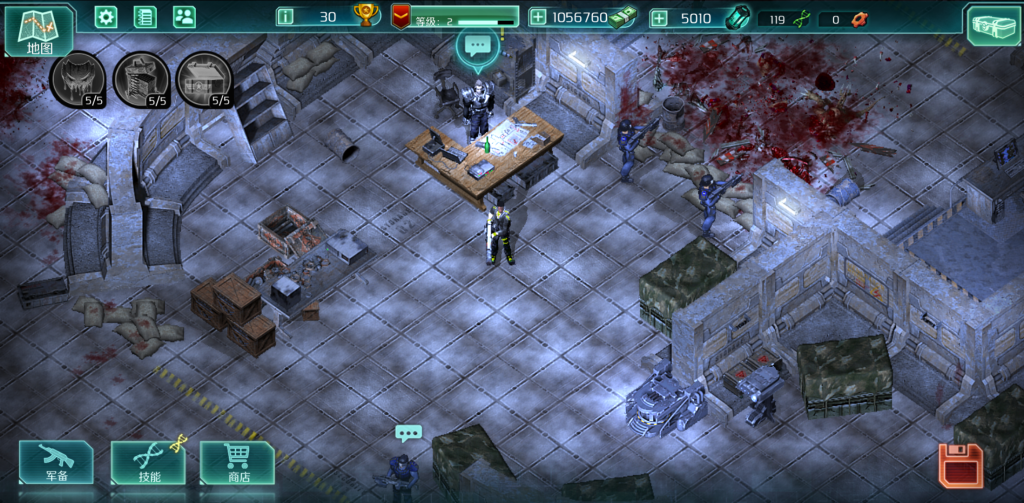The image size is (1024, 503).
Task: Open the 技能 skills menu
Action: coord(147,463)
